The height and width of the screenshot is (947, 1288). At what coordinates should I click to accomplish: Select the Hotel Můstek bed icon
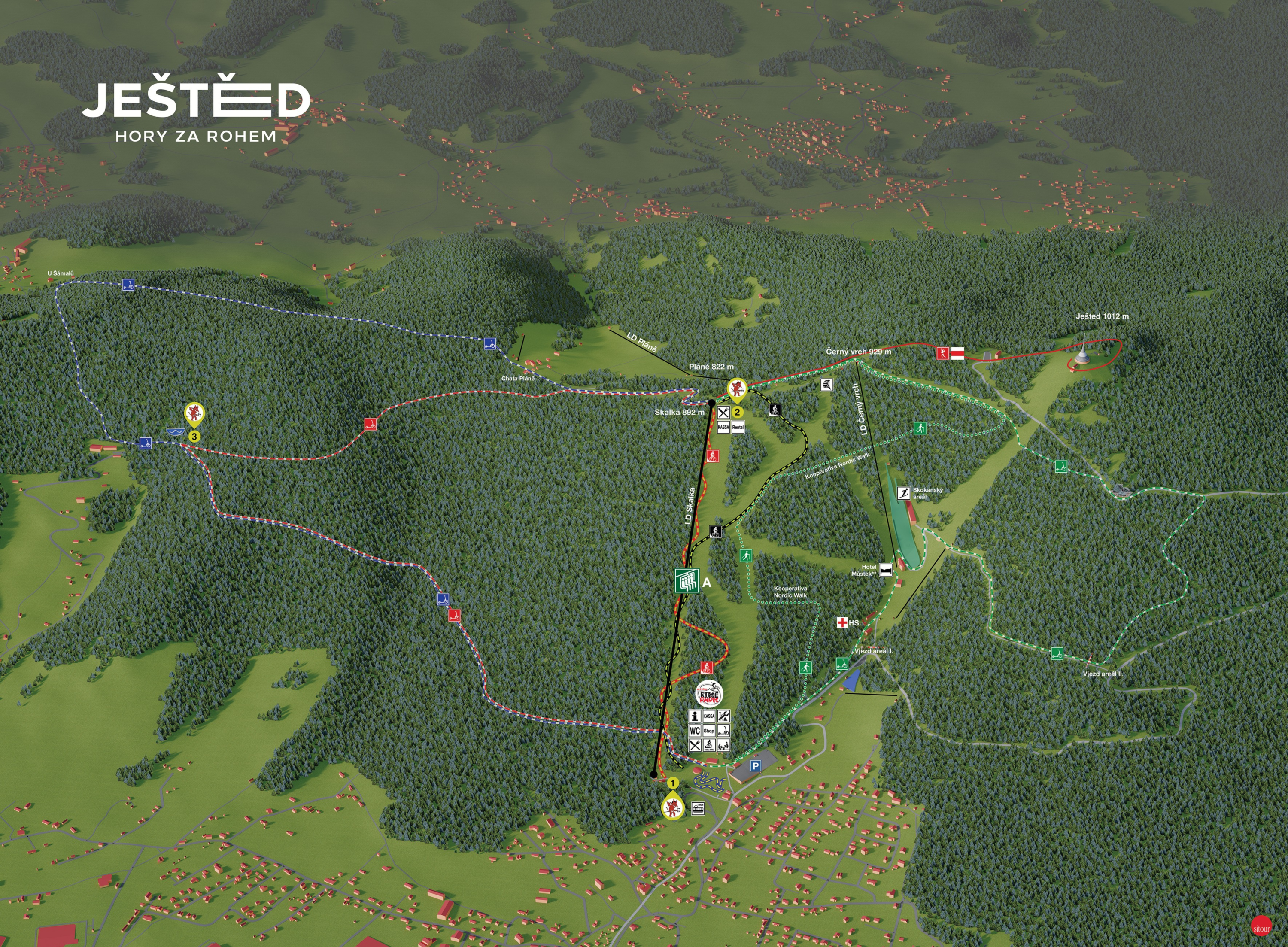(x=886, y=570)
